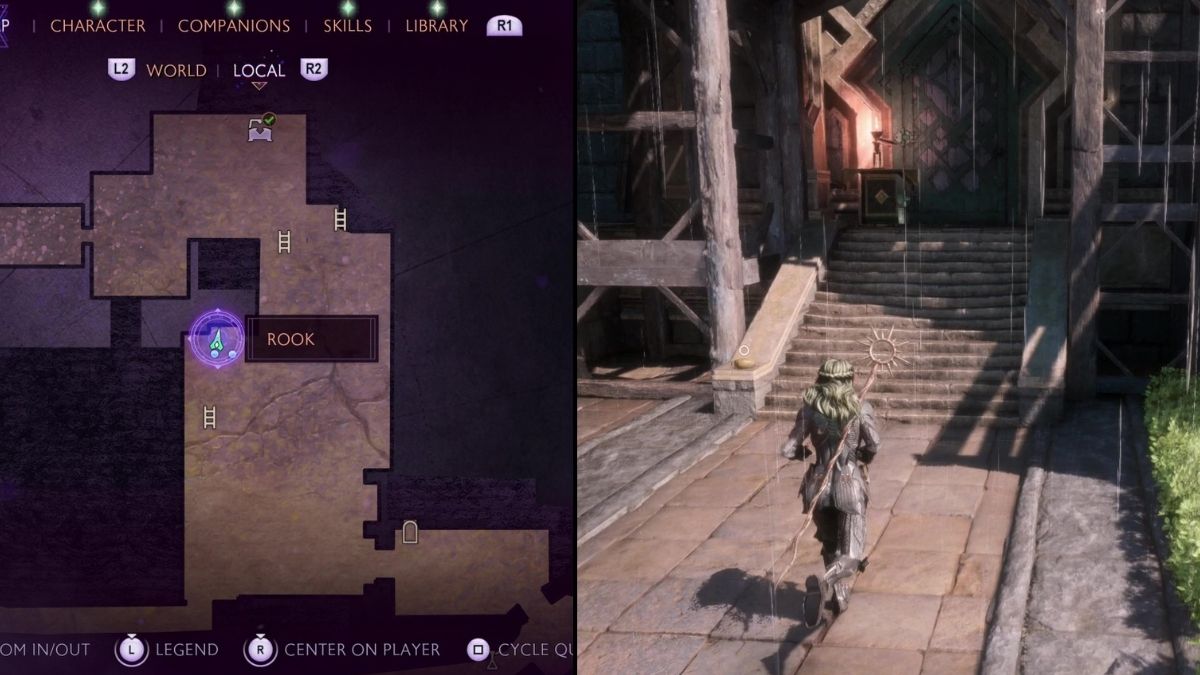The width and height of the screenshot is (1200, 675).
Task: Switch to the Character tab
Action: (x=98, y=26)
